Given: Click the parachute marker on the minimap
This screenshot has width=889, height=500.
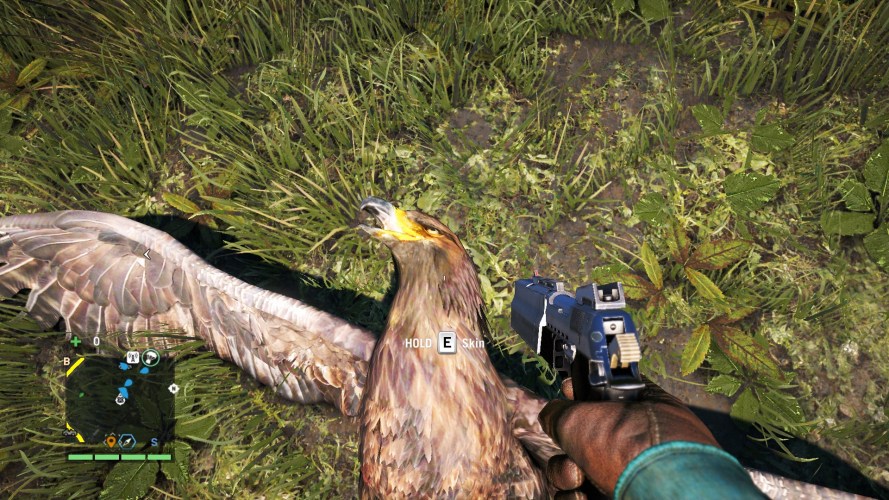Looking at the screenshot, I should coord(150,357).
